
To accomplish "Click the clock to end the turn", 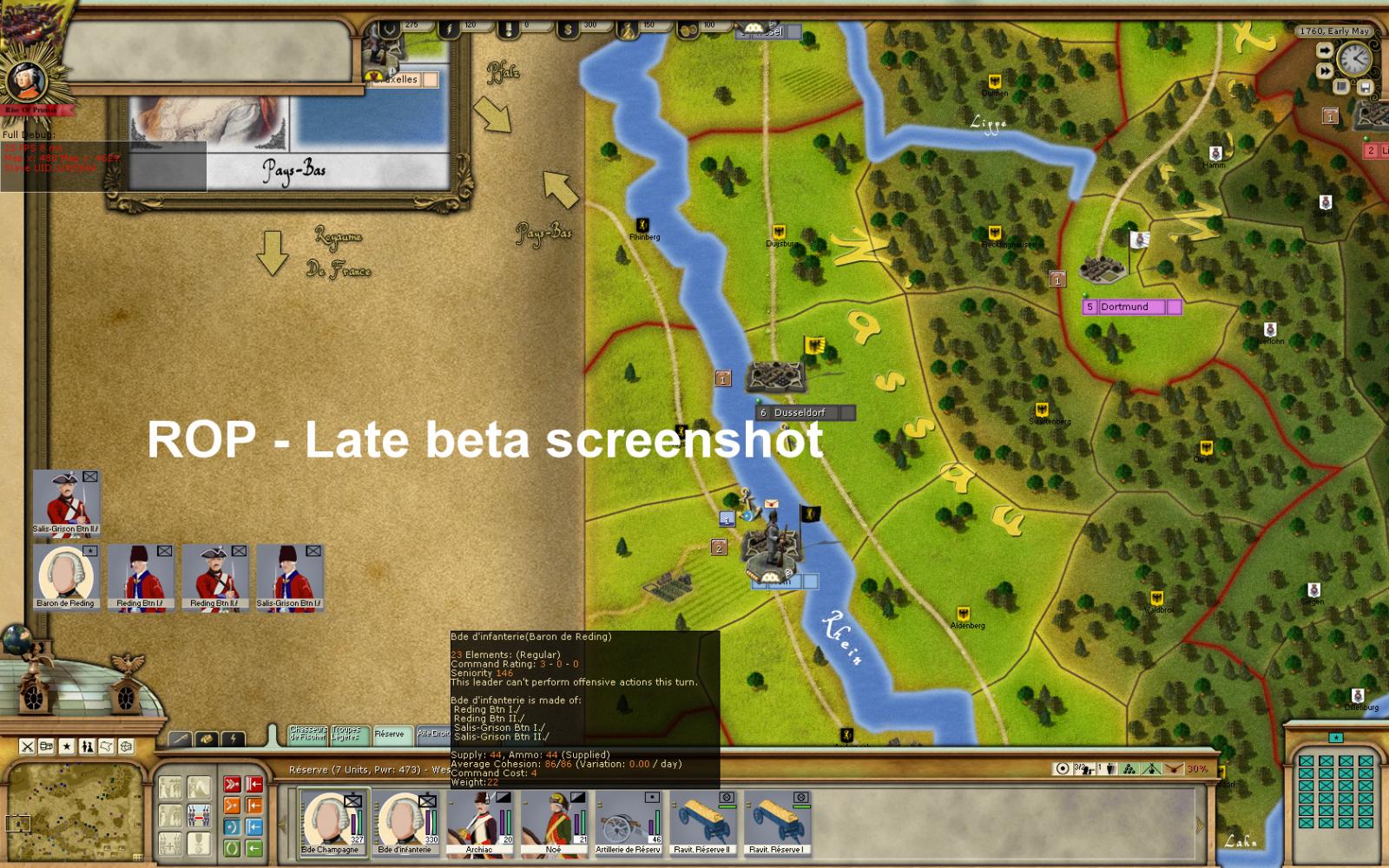I will [x=1353, y=60].
